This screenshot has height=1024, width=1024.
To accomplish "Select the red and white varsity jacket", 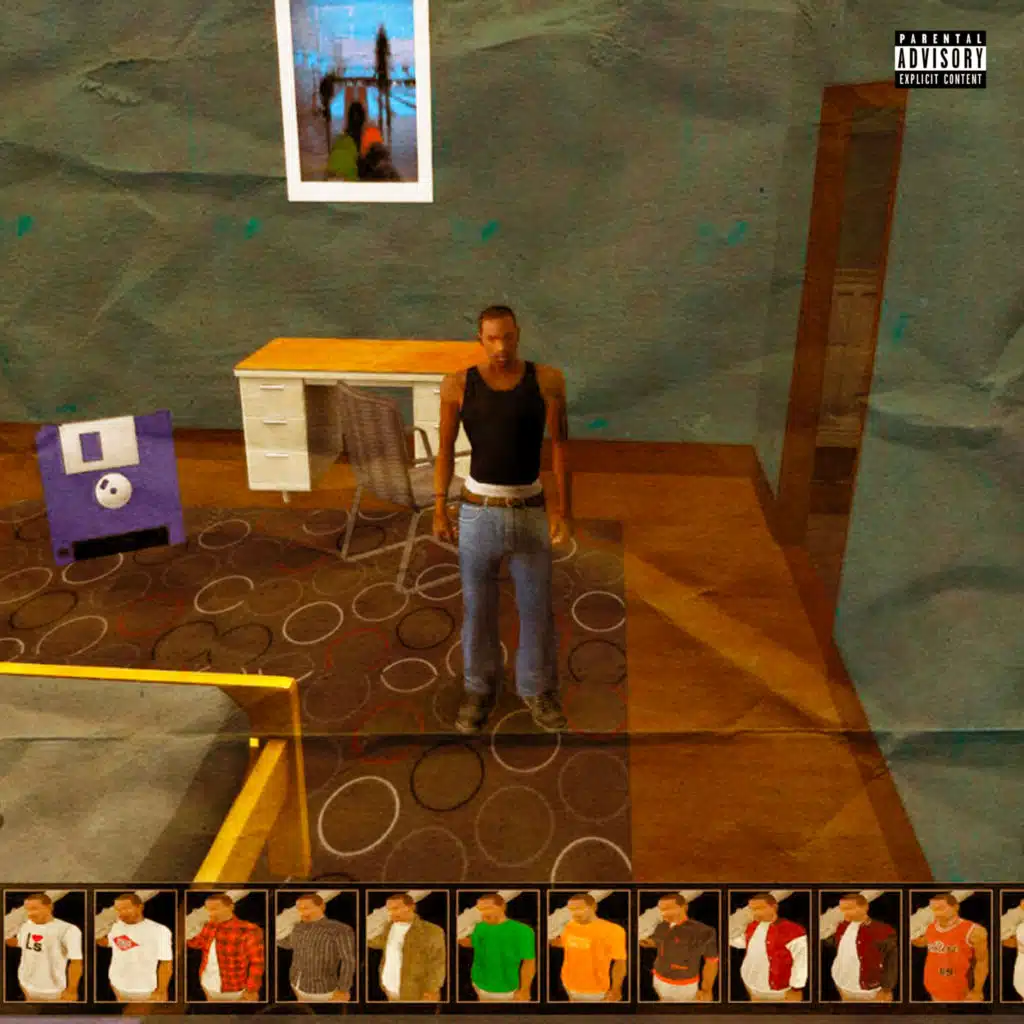I will [769, 945].
